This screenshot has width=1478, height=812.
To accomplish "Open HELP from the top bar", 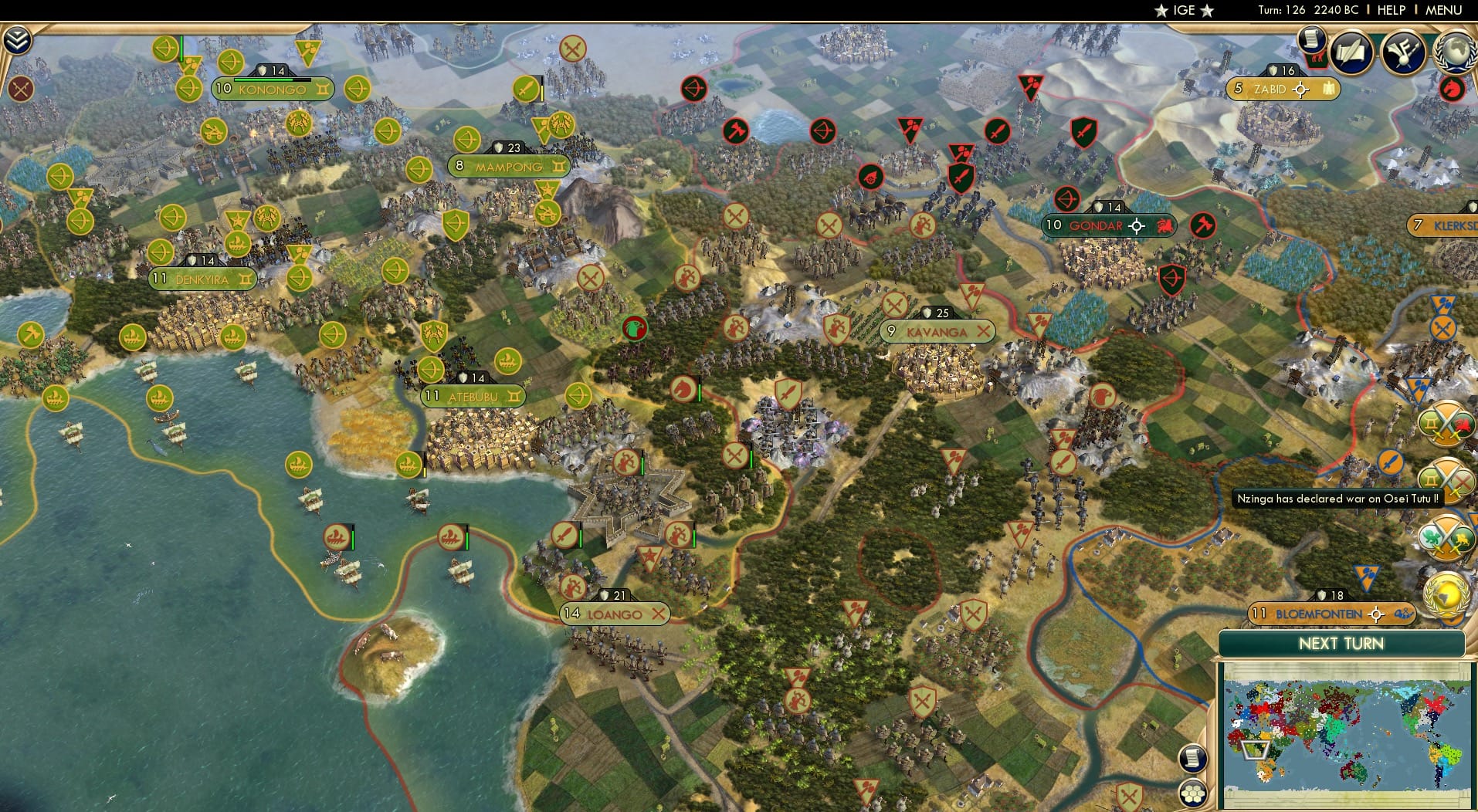I will click(1390, 10).
